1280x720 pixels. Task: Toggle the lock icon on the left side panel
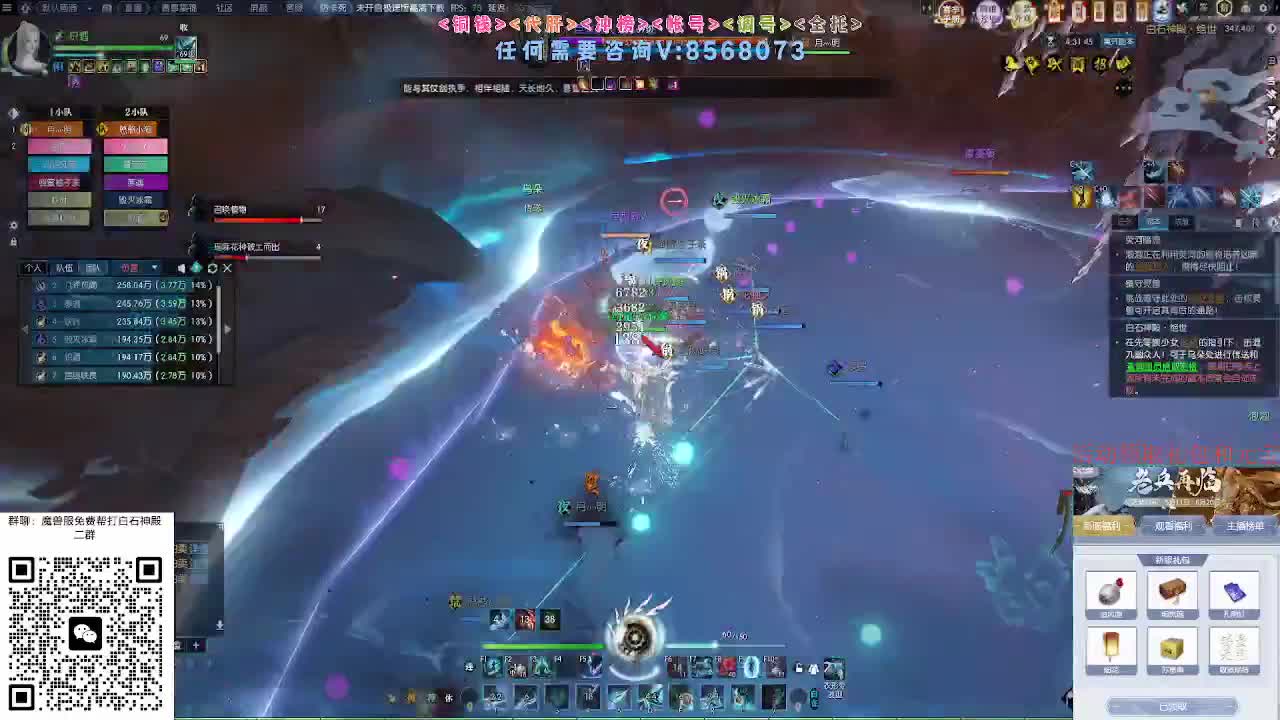coord(13,241)
